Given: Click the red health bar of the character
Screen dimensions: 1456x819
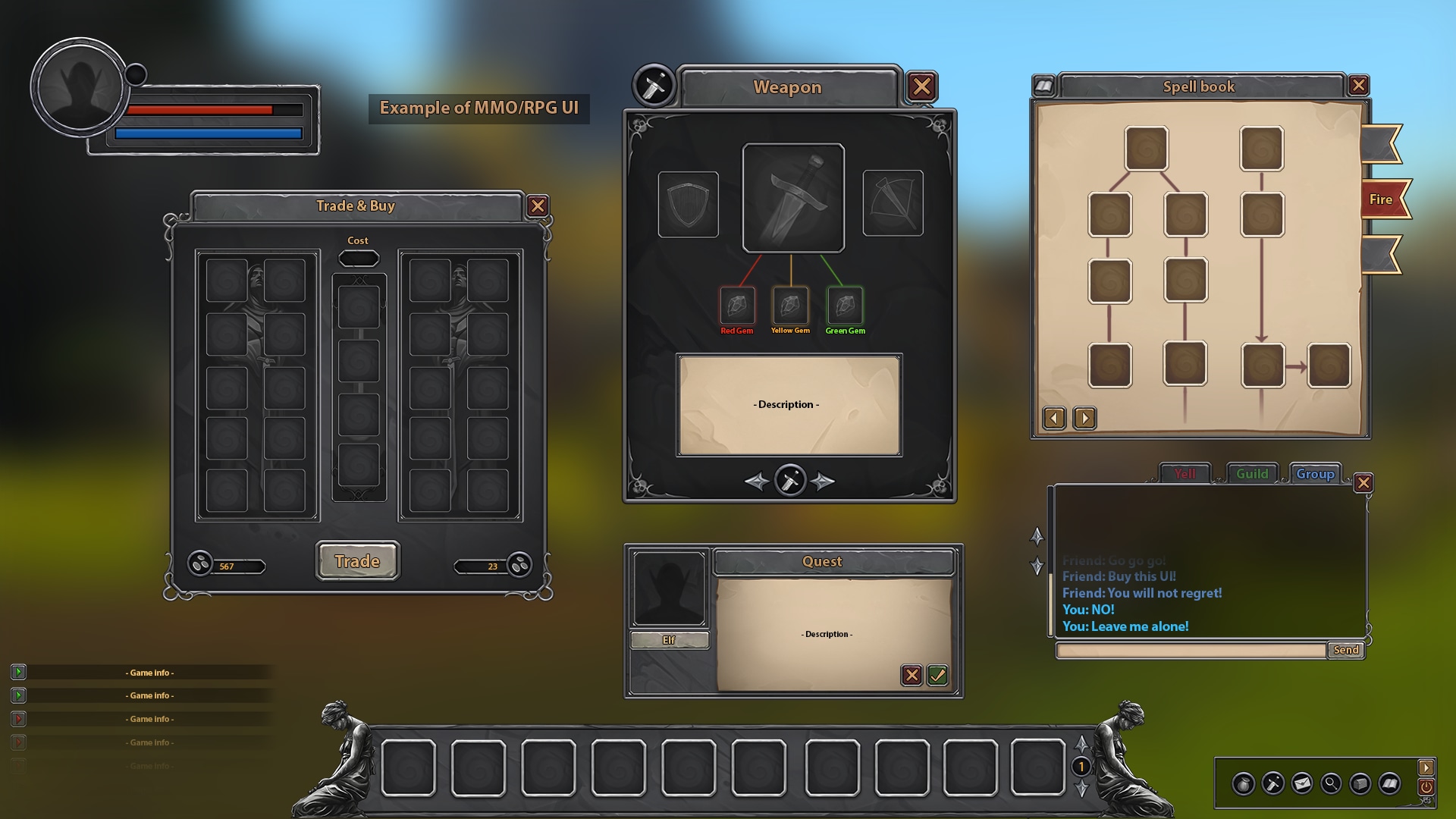Looking at the screenshot, I should 201,110.
